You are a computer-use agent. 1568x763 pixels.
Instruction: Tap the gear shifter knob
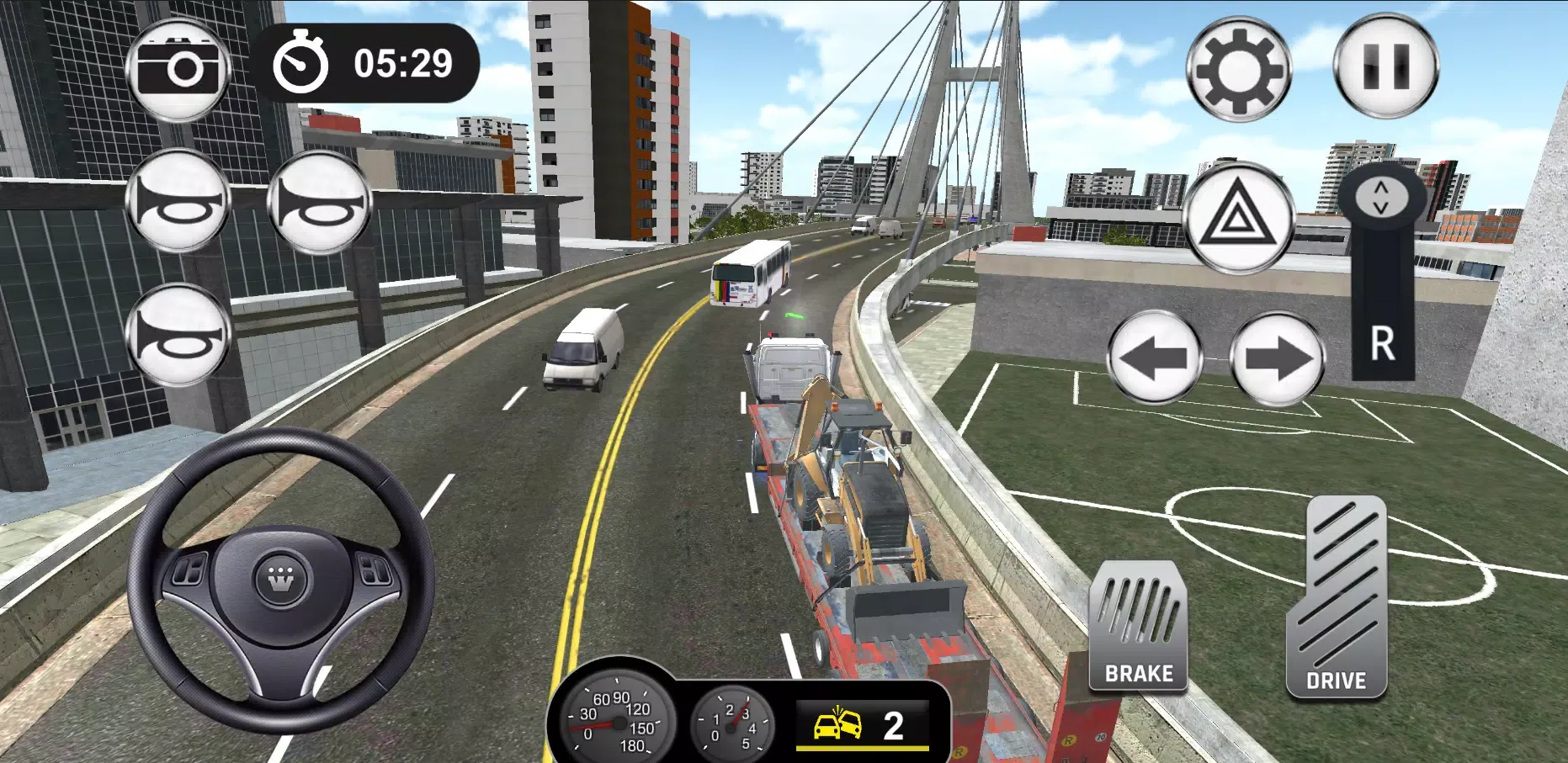tap(1382, 198)
